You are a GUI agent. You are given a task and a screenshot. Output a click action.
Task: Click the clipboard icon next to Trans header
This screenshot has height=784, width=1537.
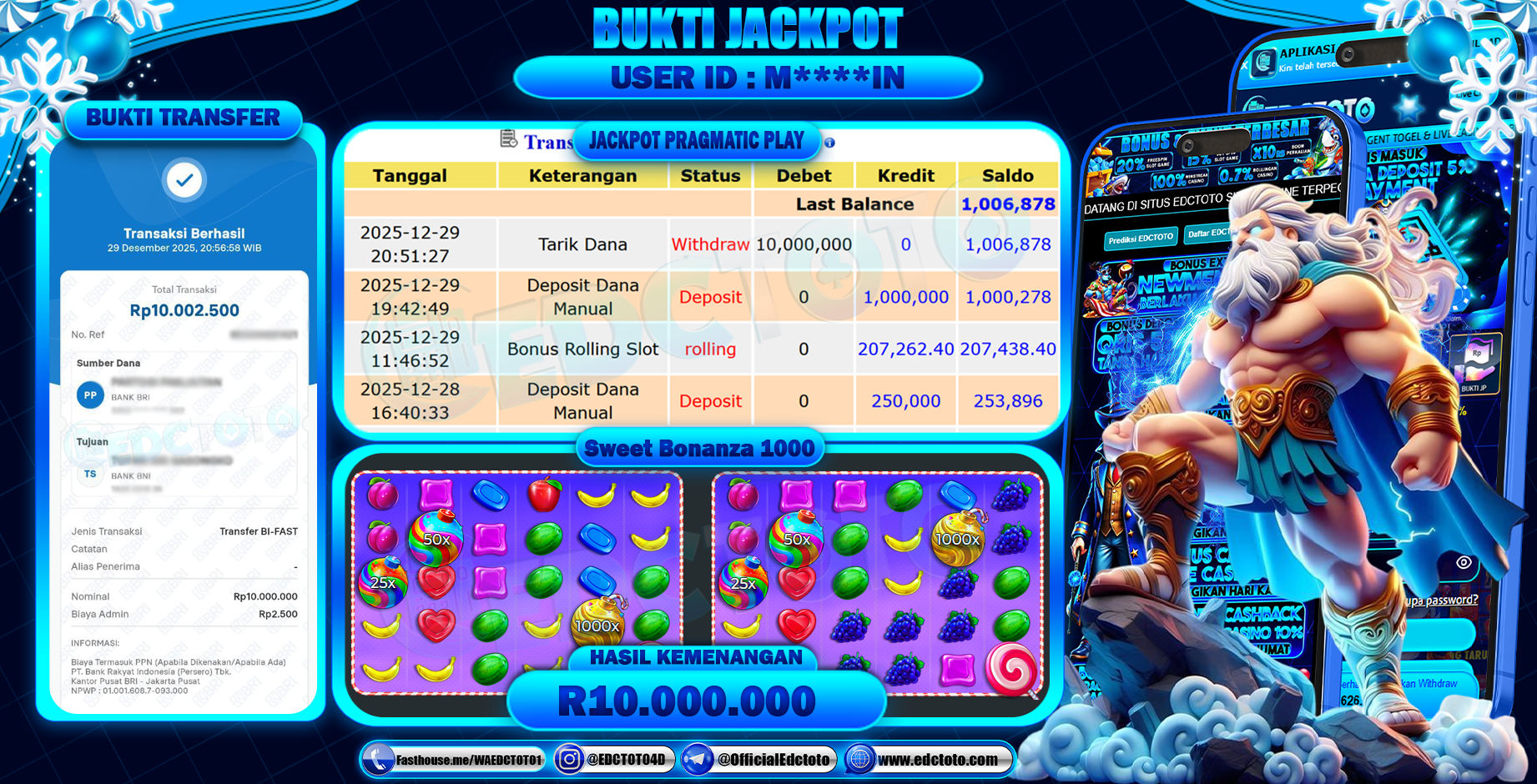[x=506, y=141]
